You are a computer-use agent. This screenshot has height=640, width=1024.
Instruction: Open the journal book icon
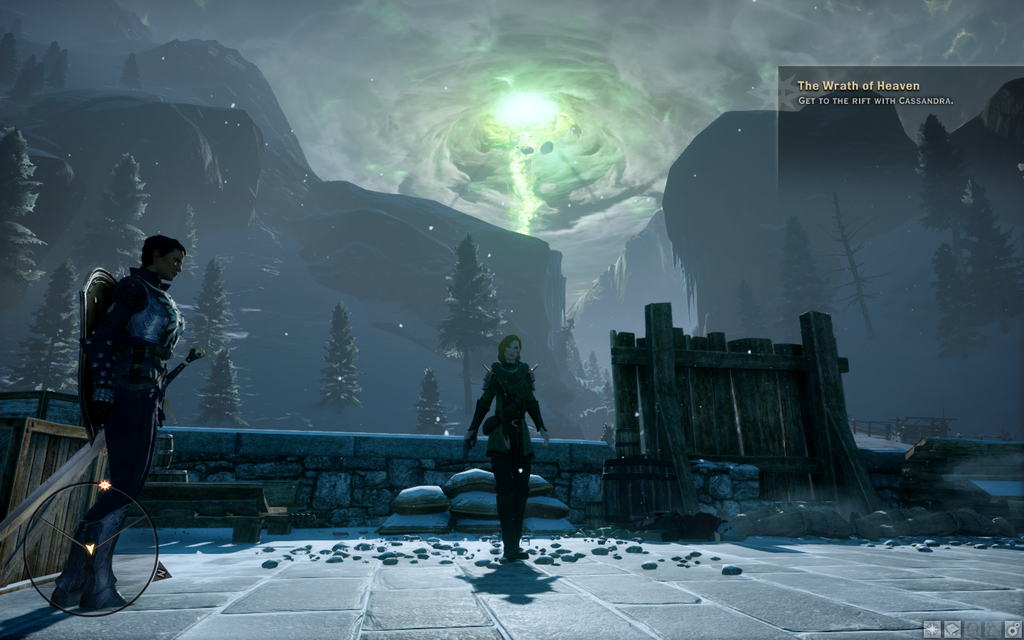(952, 629)
